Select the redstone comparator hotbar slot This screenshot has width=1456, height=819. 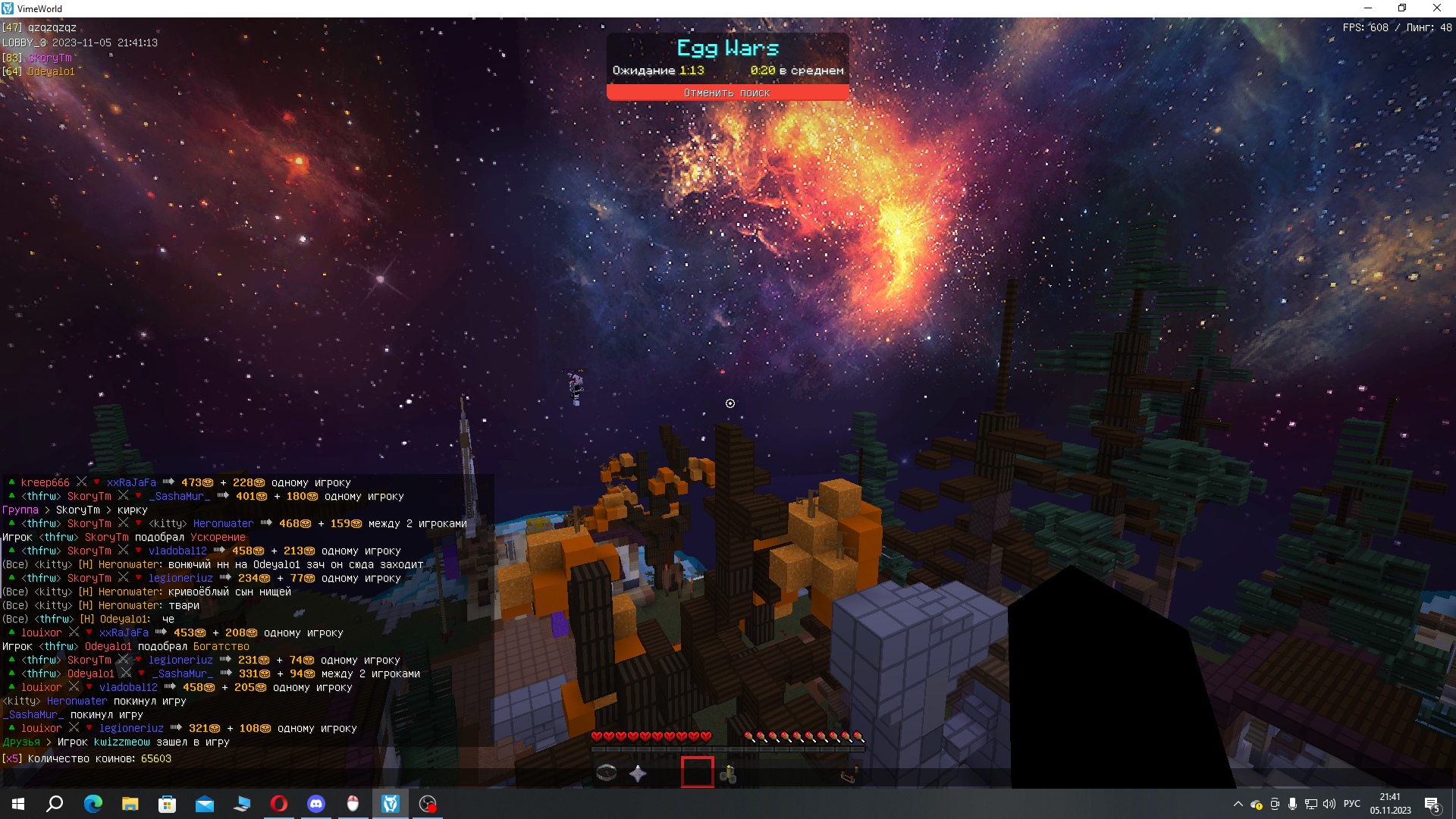pyautogui.click(x=849, y=774)
